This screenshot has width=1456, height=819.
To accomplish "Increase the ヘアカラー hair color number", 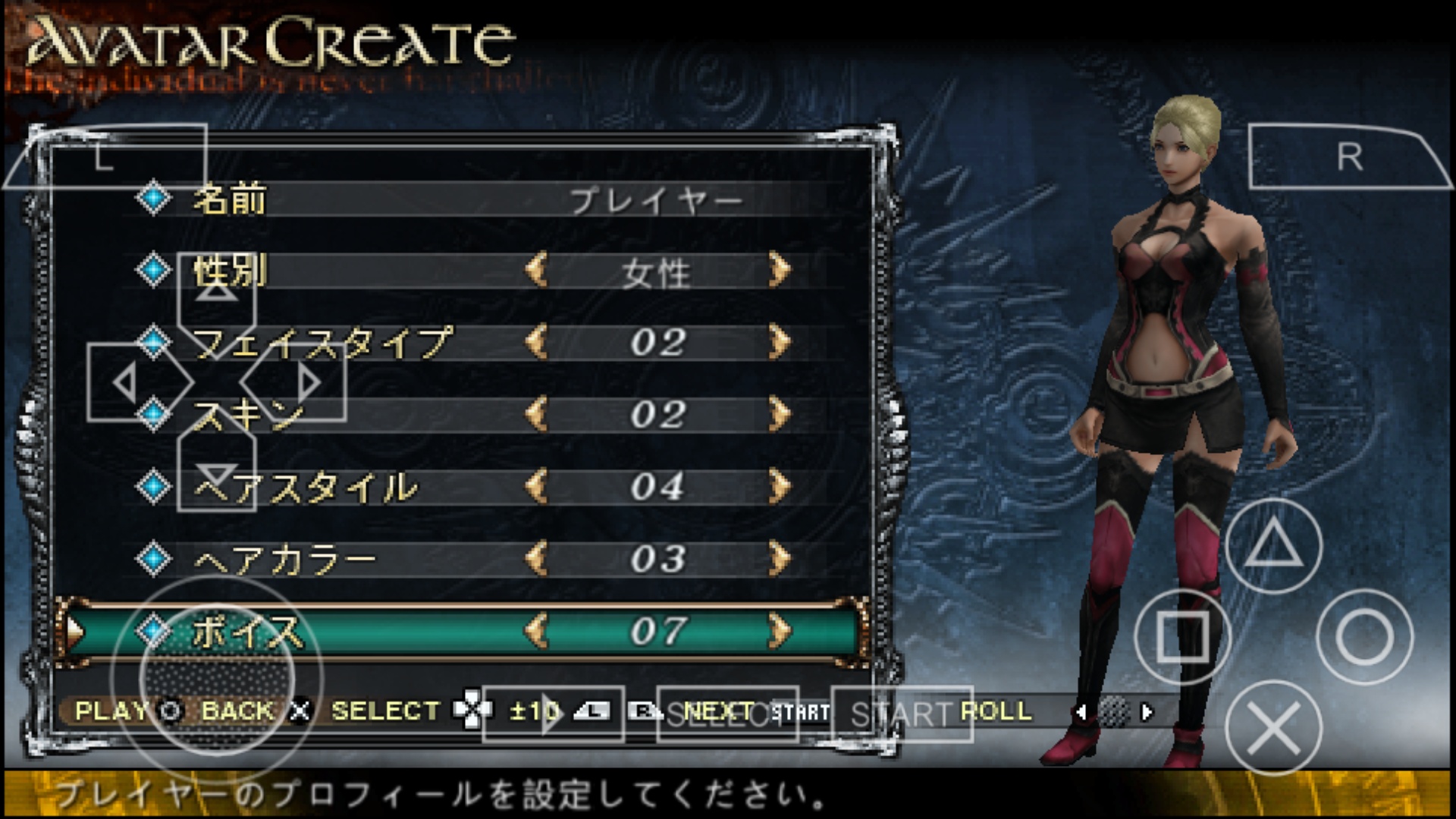I will click(779, 559).
